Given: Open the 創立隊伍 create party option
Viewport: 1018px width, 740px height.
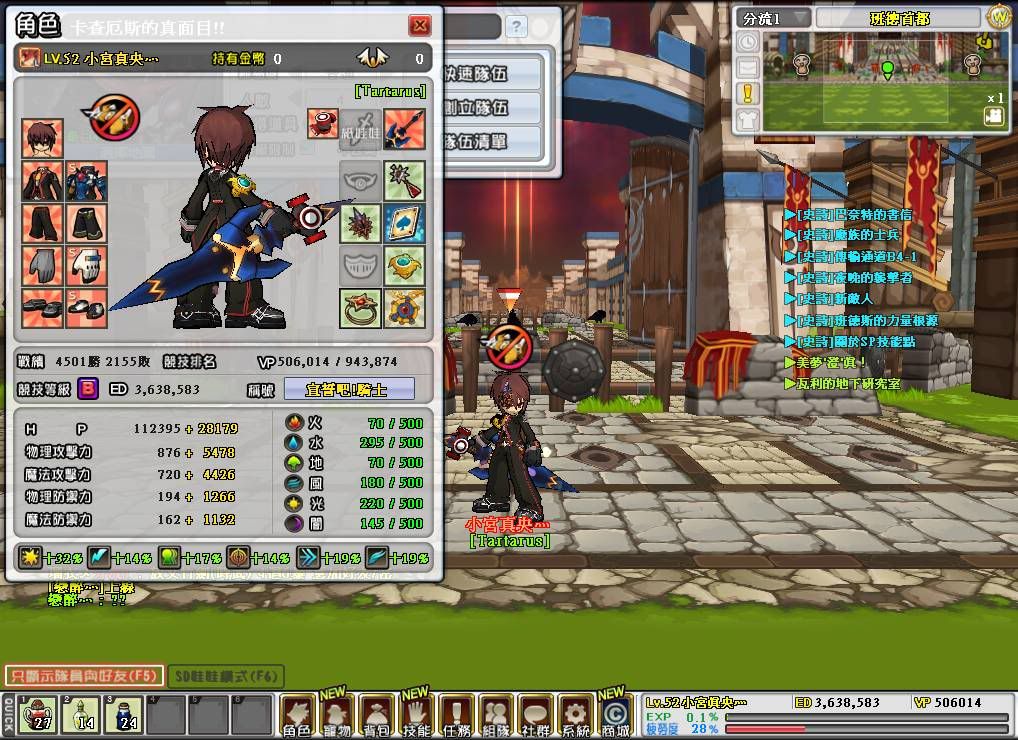Looking at the screenshot, I should [x=490, y=107].
